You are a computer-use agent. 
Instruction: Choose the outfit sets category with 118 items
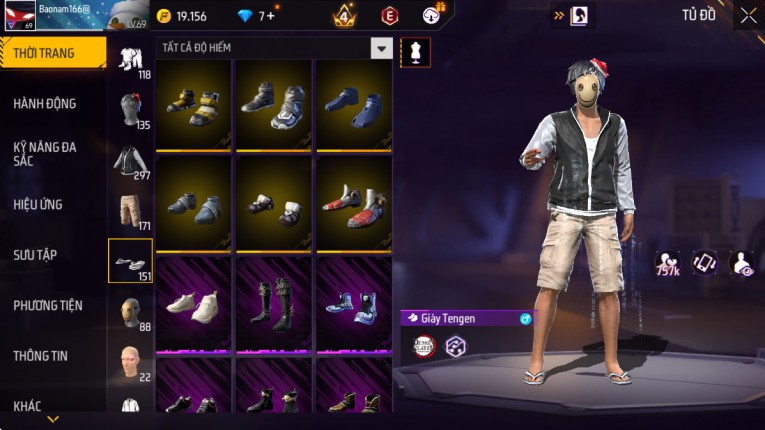pyautogui.click(x=130, y=60)
